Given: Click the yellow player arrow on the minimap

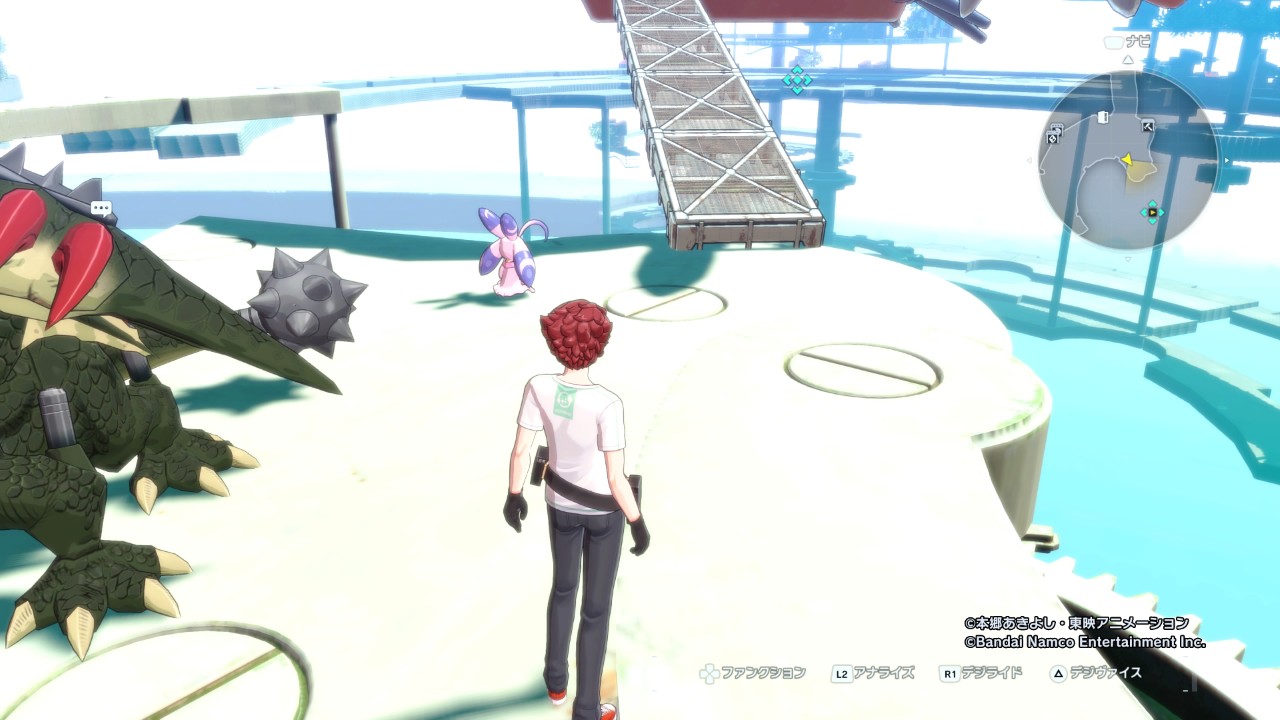Looking at the screenshot, I should pos(1127,159).
